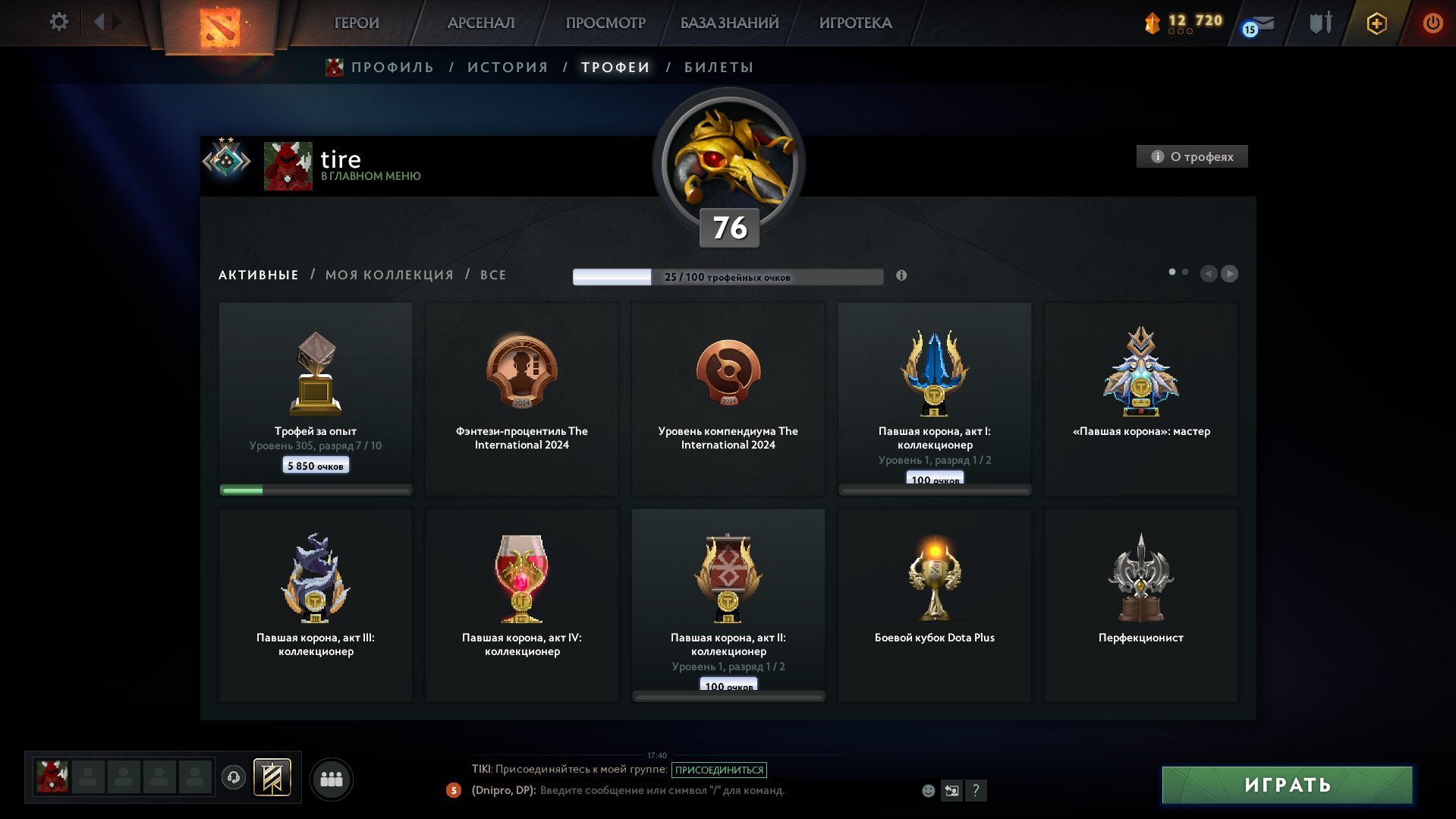The height and width of the screenshot is (819, 1456).
Task: Show the МОЯ КОЛЛЕКЦИЯ trophy filter
Action: click(x=389, y=275)
